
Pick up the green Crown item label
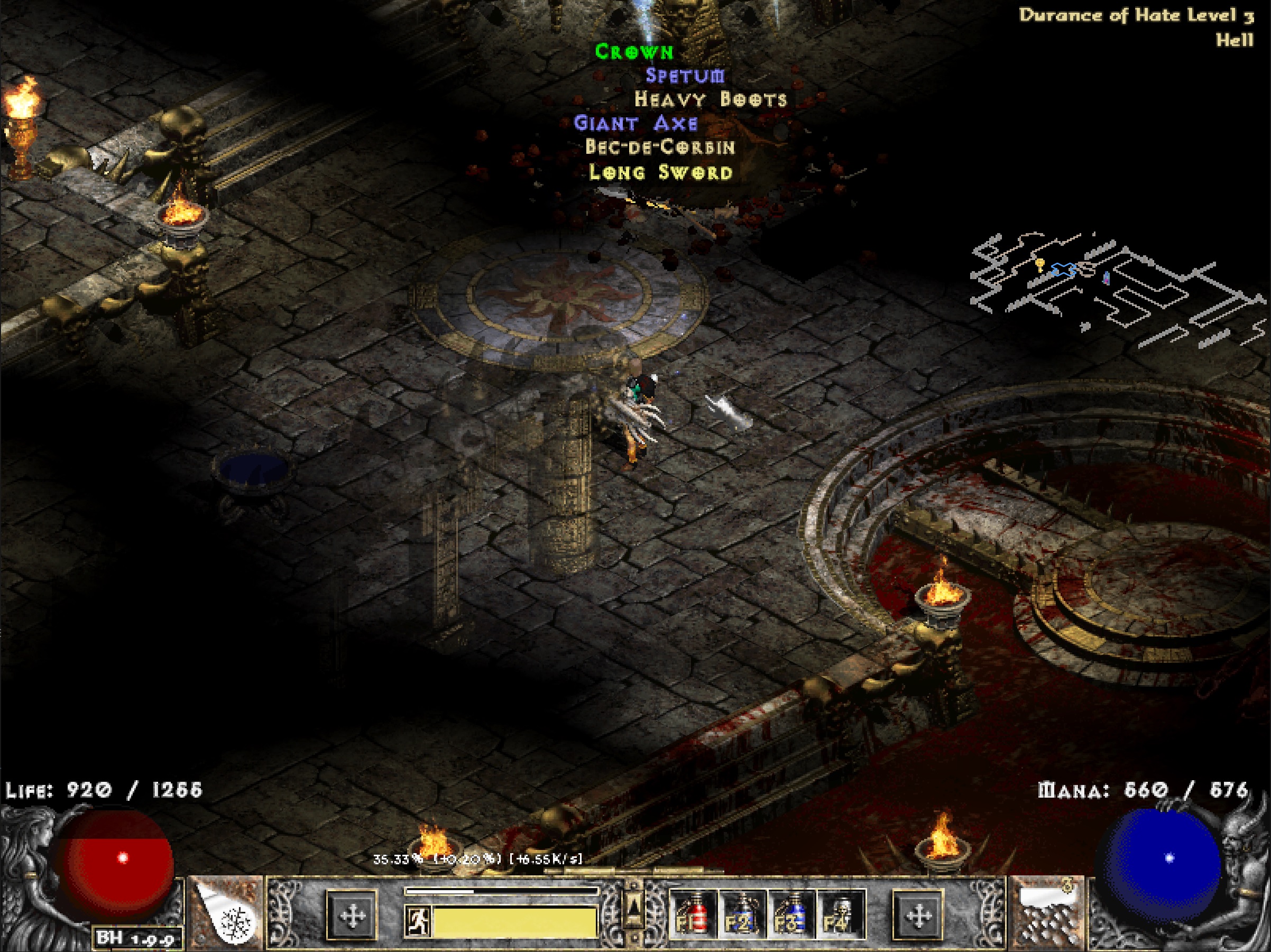tap(634, 52)
